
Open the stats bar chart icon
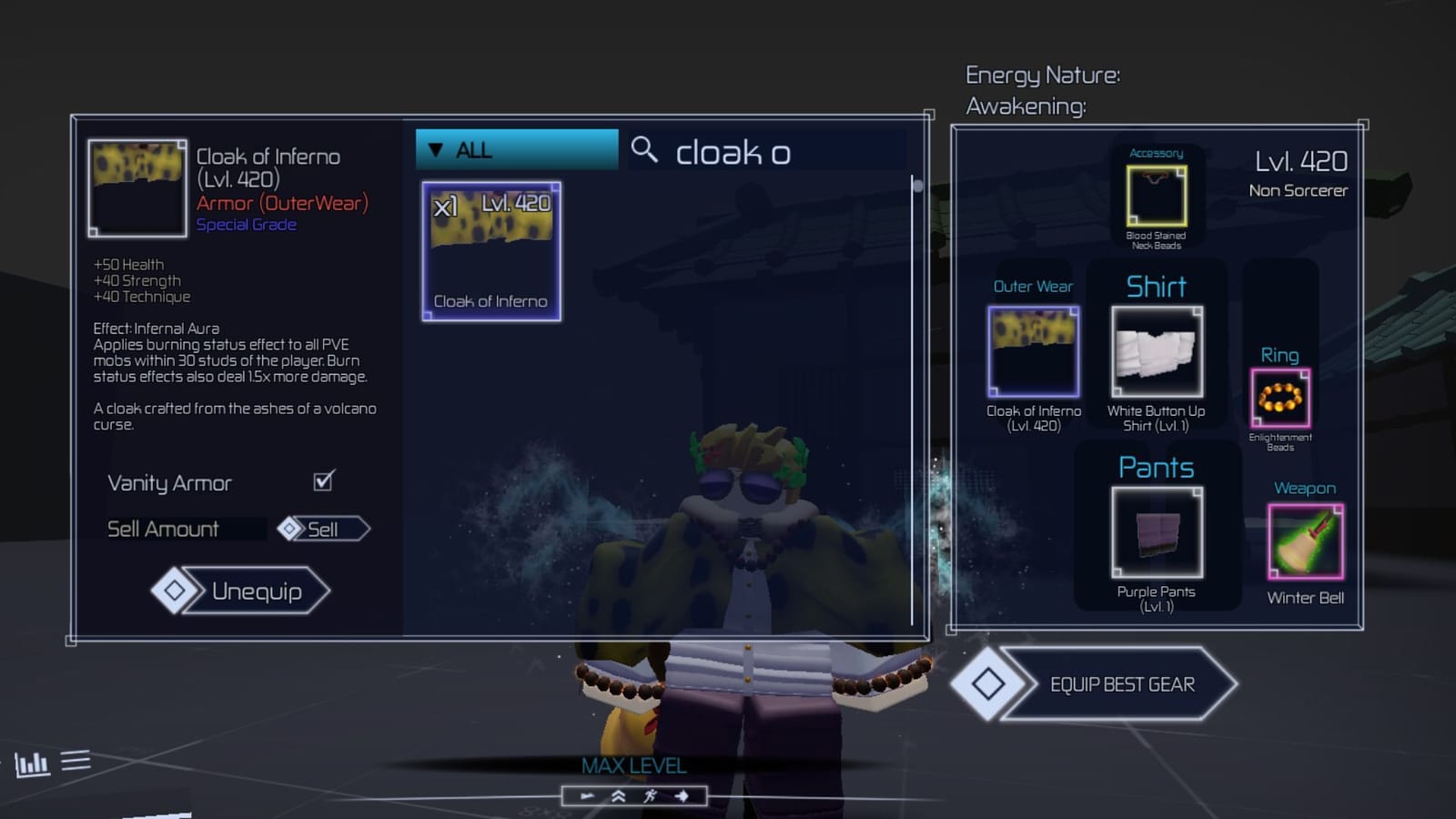point(34,765)
